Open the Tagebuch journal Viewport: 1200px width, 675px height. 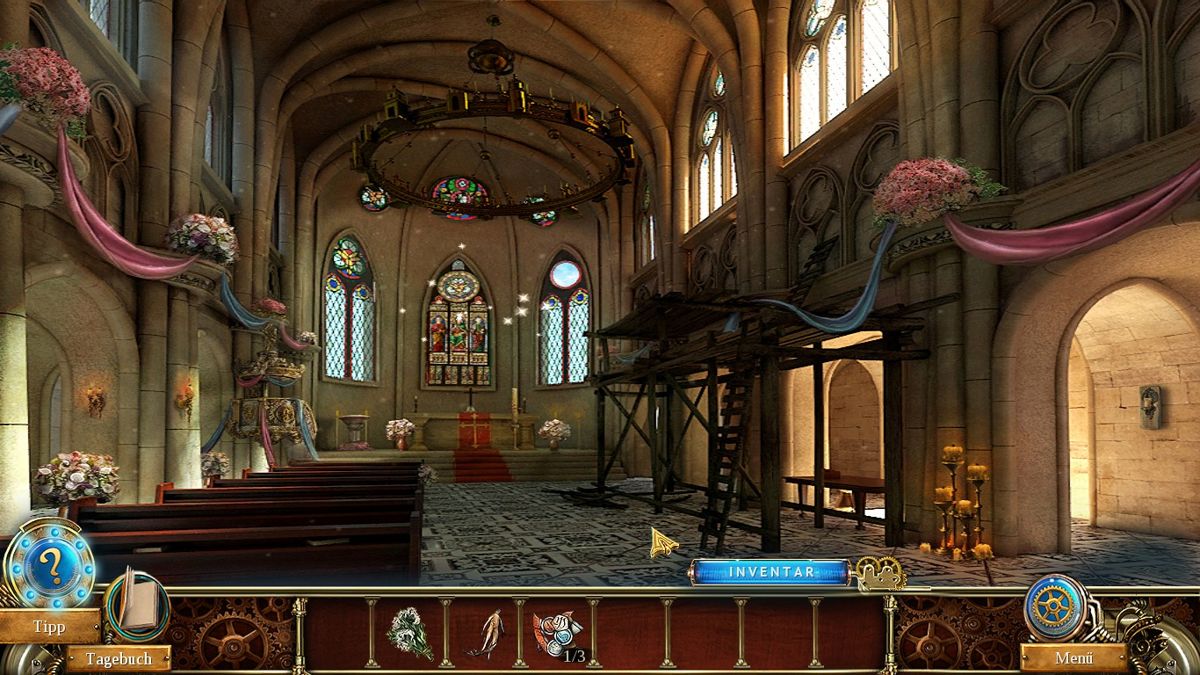click(x=118, y=658)
